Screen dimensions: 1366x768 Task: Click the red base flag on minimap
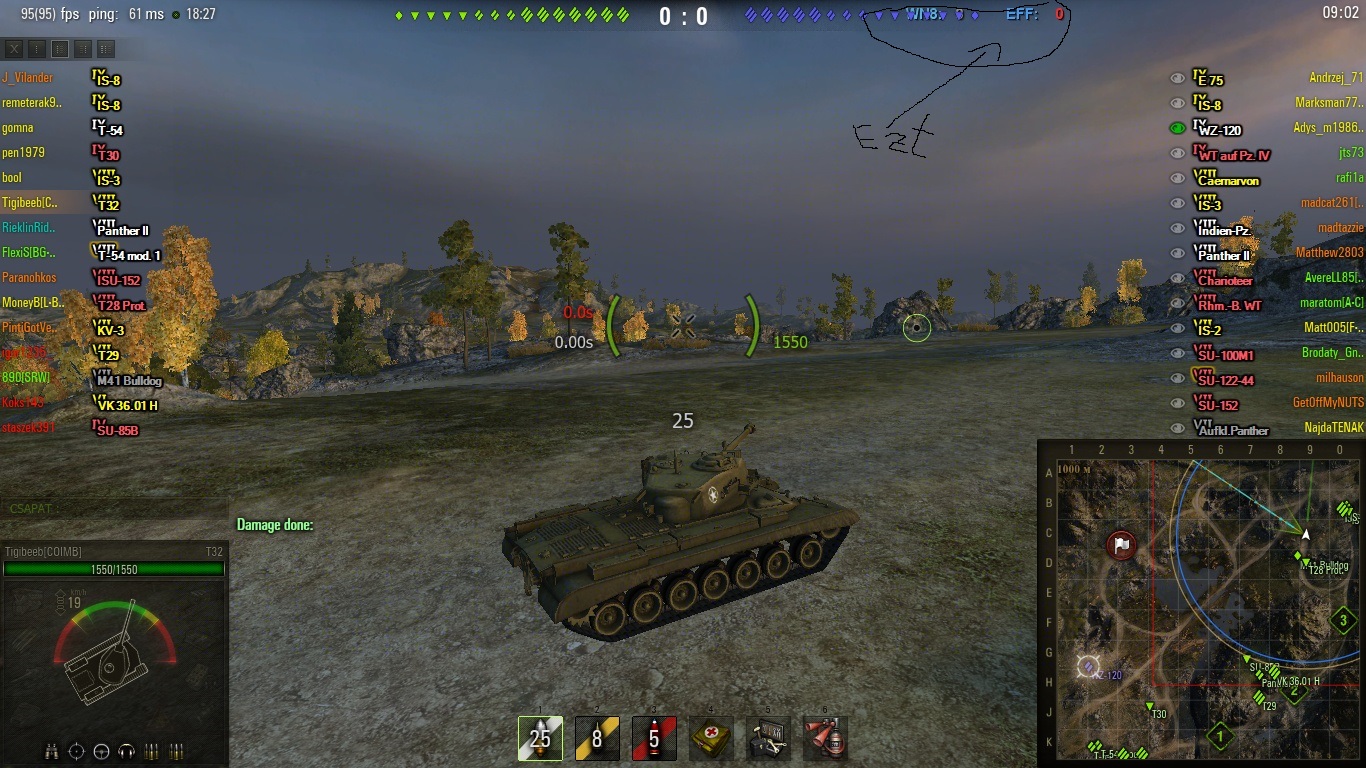click(1122, 545)
